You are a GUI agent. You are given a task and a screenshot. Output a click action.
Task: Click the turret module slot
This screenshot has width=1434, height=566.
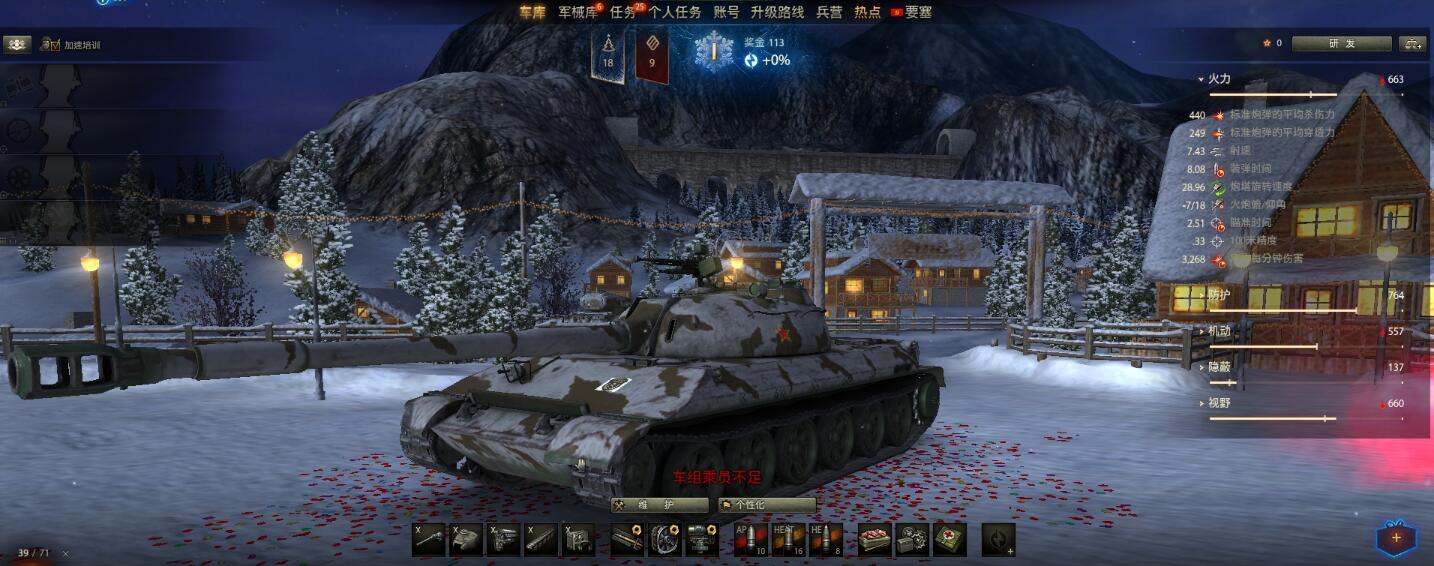click(x=467, y=539)
